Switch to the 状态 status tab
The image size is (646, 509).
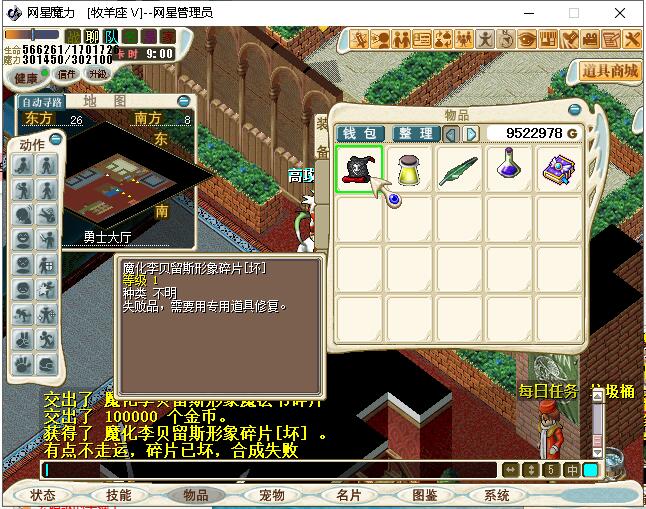[x=43, y=495]
